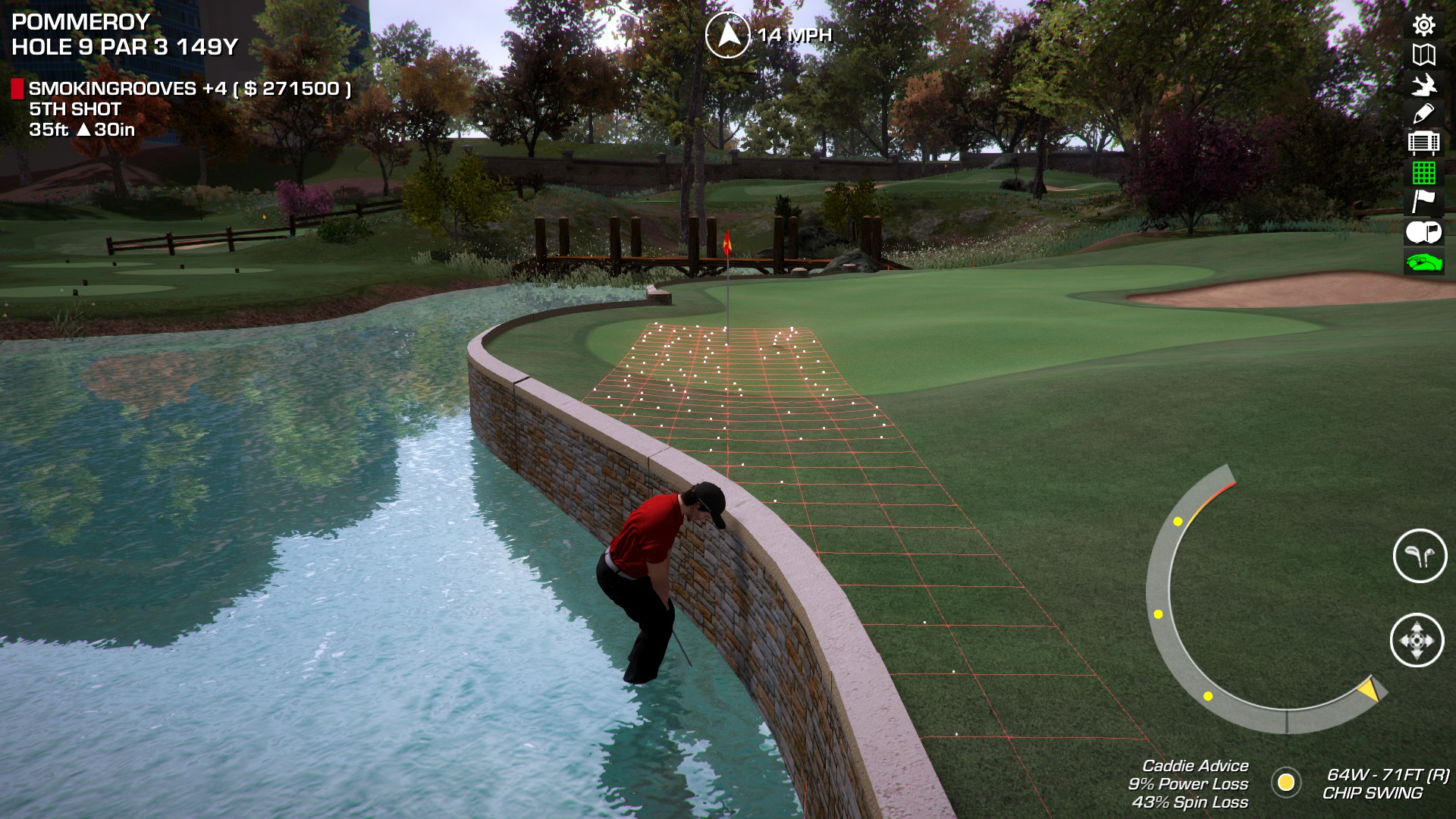Select the pencil icon
Screen dimensions: 1456x819
(1423, 114)
